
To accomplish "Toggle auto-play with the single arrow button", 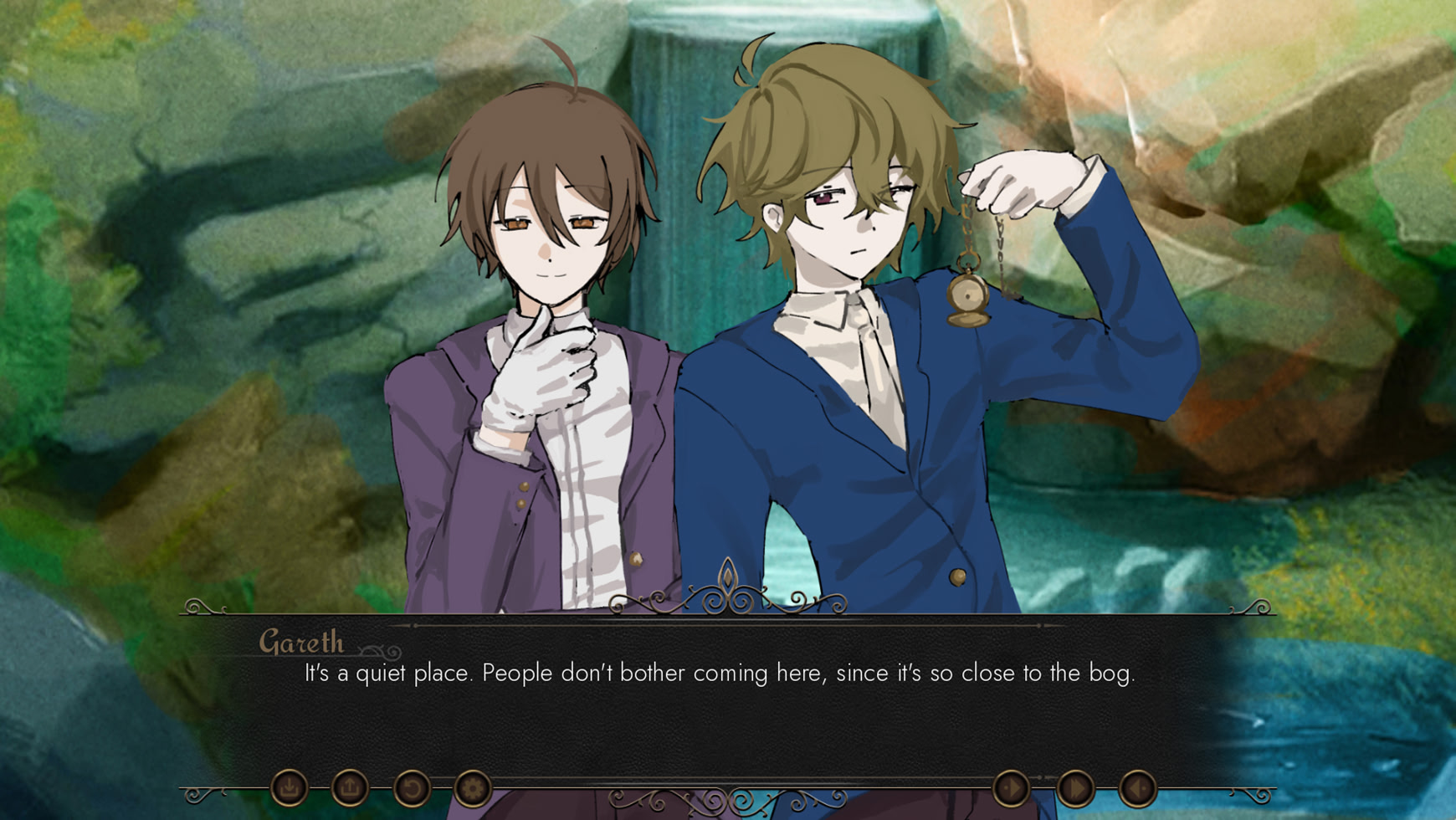I will pos(1012,787).
